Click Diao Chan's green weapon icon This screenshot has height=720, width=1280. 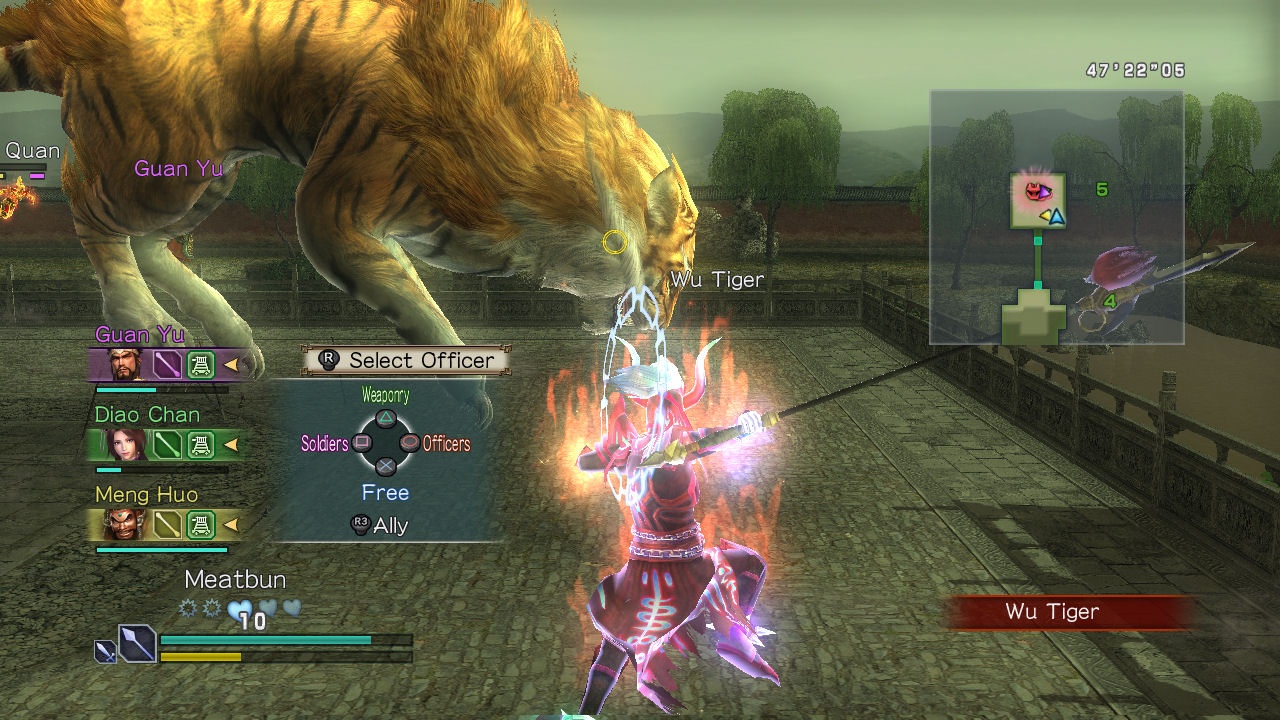(167, 444)
